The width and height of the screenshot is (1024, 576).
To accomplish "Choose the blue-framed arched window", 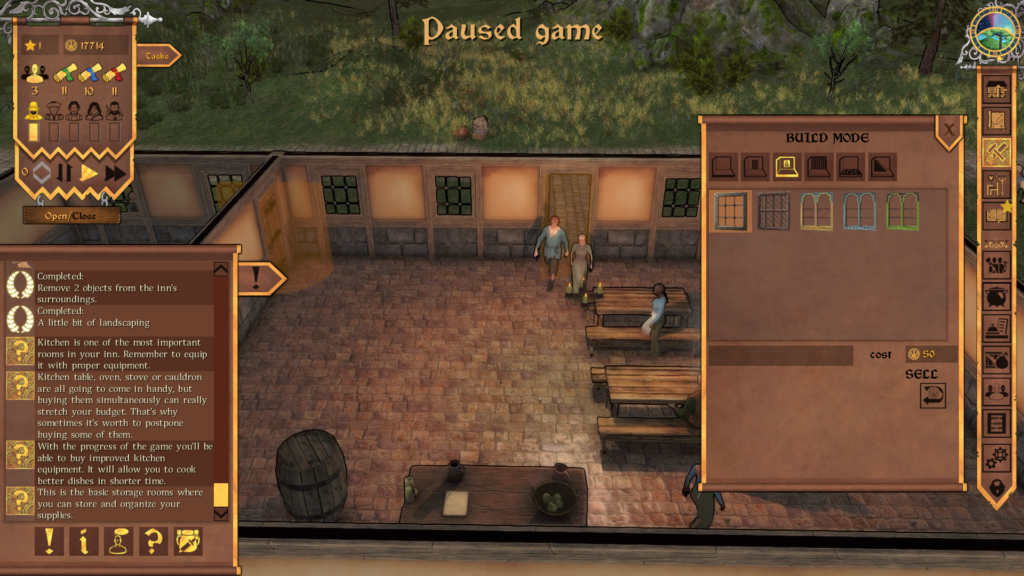I will coord(859,211).
